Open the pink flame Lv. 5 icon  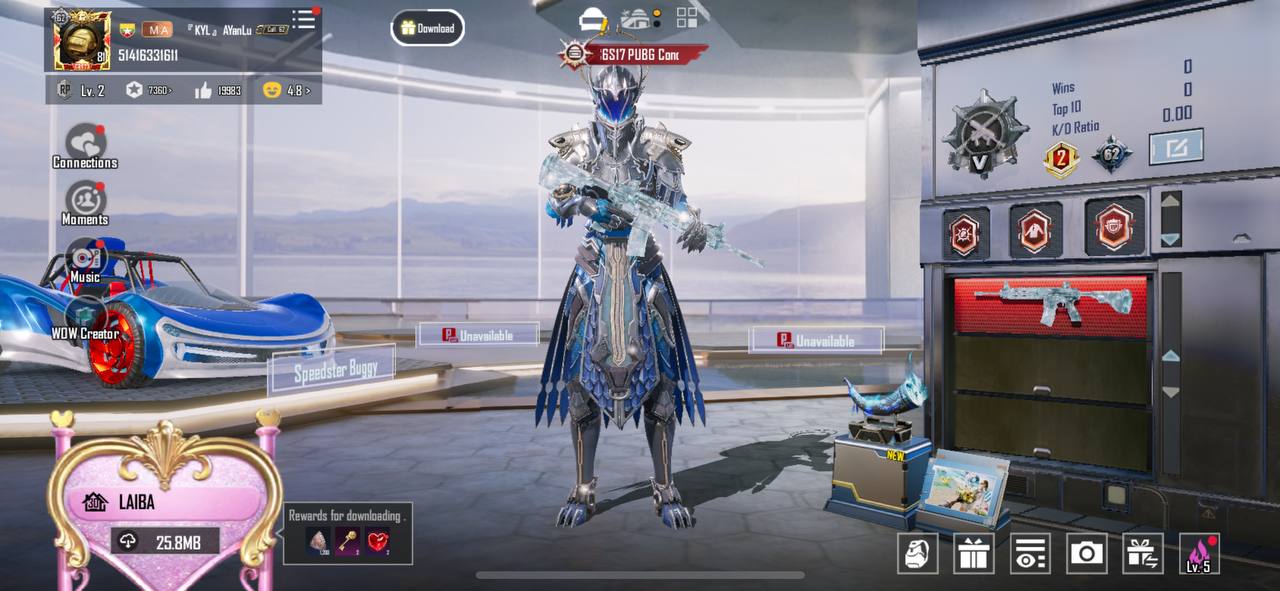tap(1199, 553)
